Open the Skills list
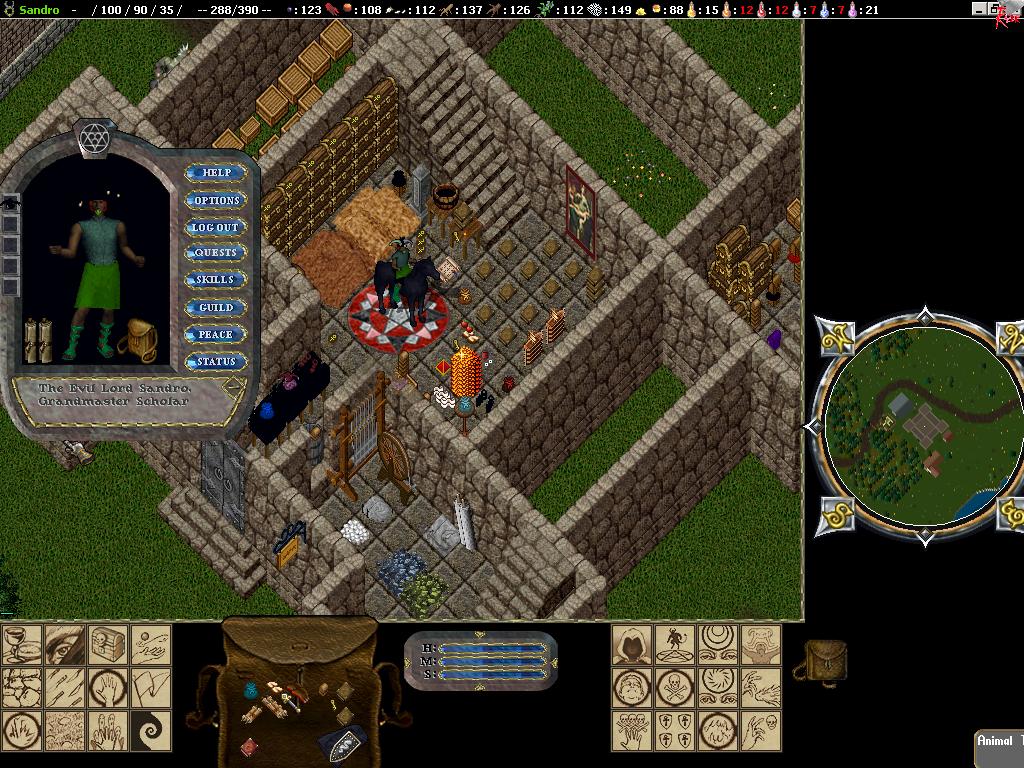1024x768 pixels. [216, 280]
